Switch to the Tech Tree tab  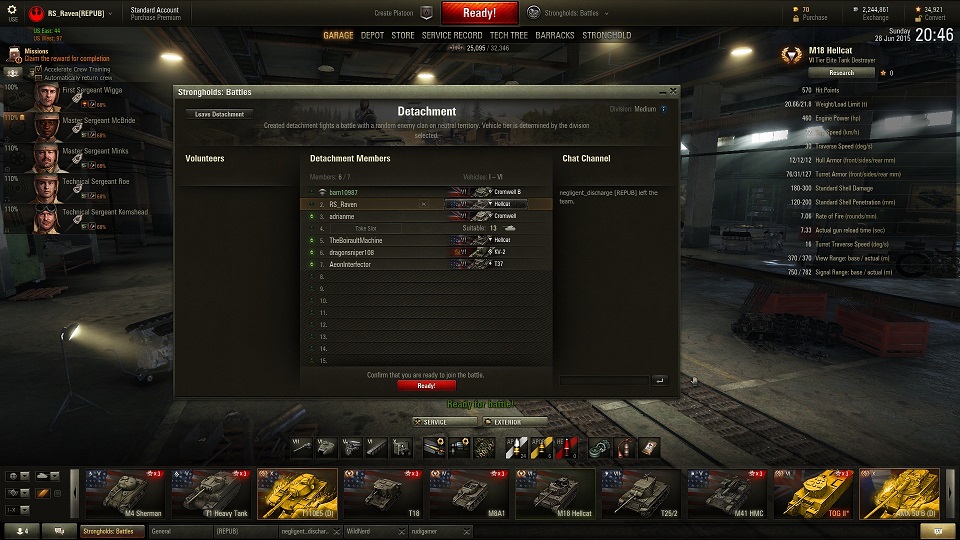[509, 35]
